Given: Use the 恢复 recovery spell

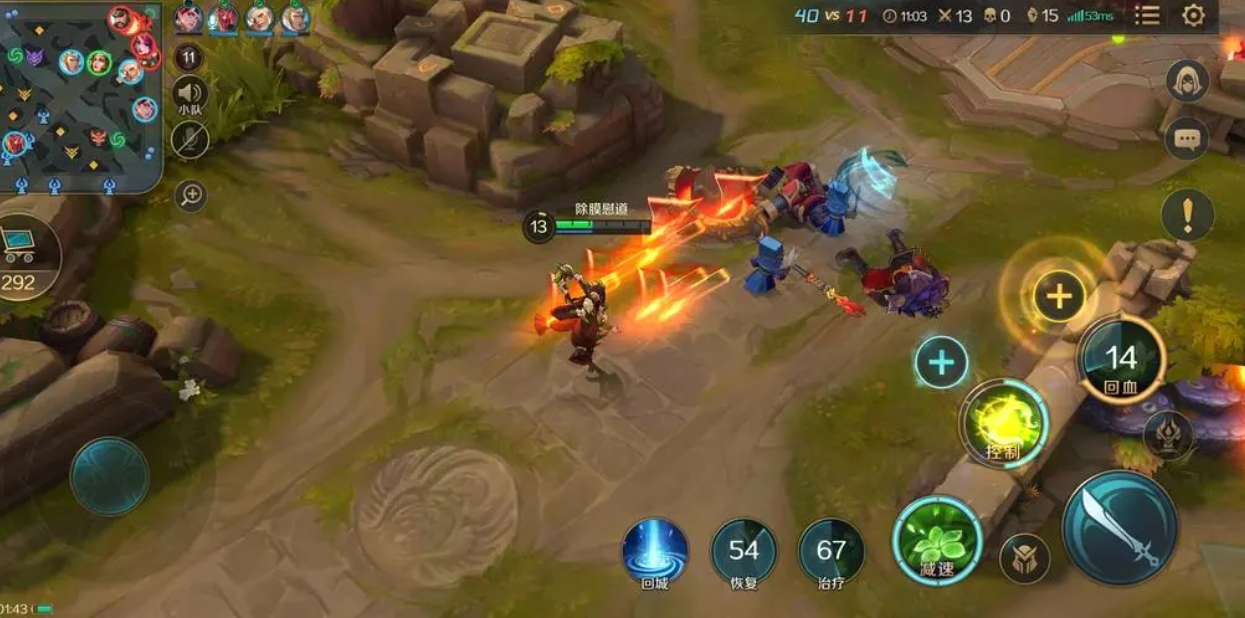Looking at the screenshot, I should click(x=744, y=552).
